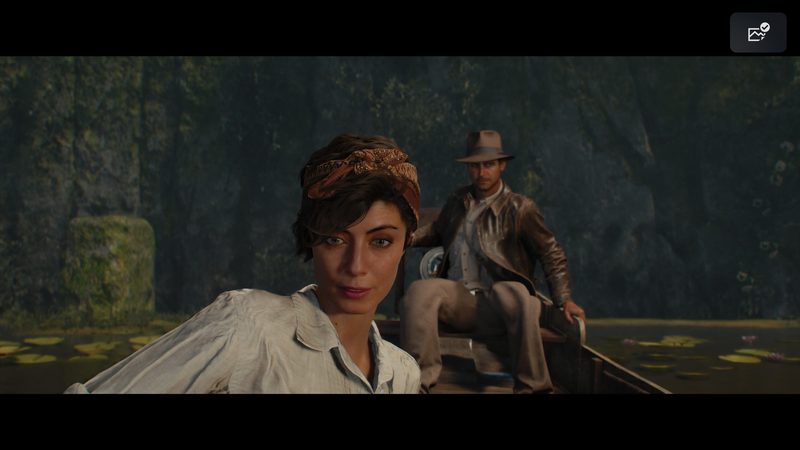The height and width of the screenshot is (450, 800).
Task: Open the screenshot saved notification icon
Action: click(758, 33)
